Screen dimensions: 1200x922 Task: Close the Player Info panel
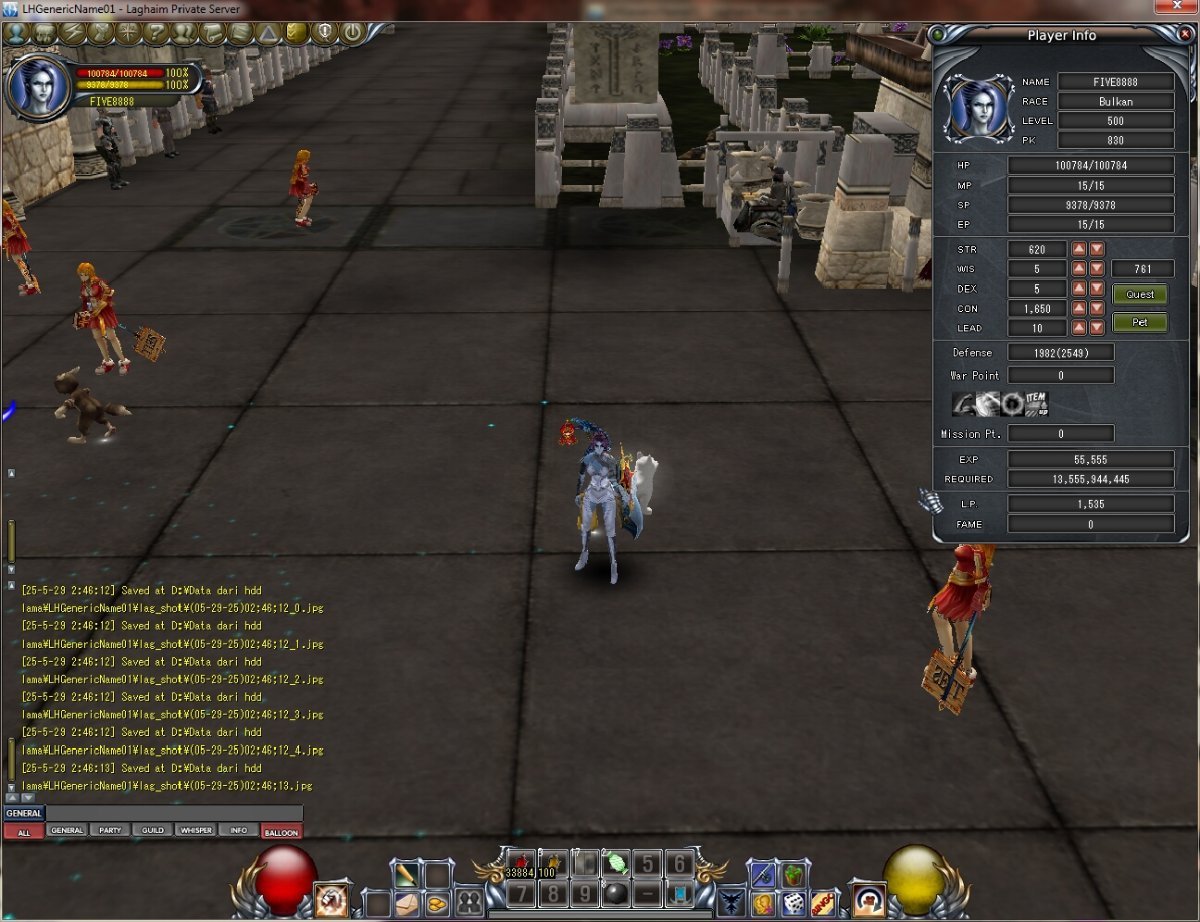click(x=1185, y=34)
